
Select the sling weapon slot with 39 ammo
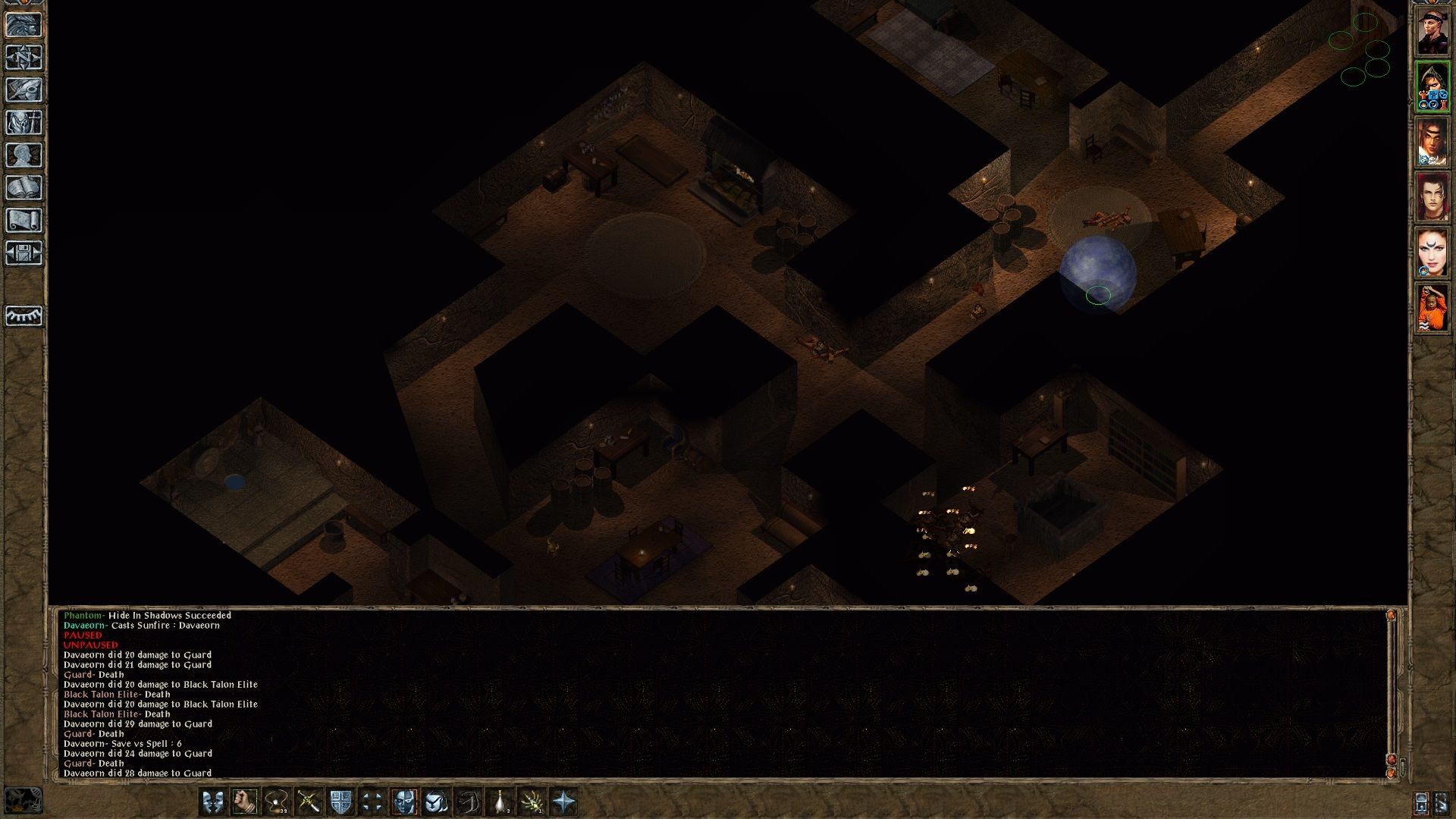276,802
